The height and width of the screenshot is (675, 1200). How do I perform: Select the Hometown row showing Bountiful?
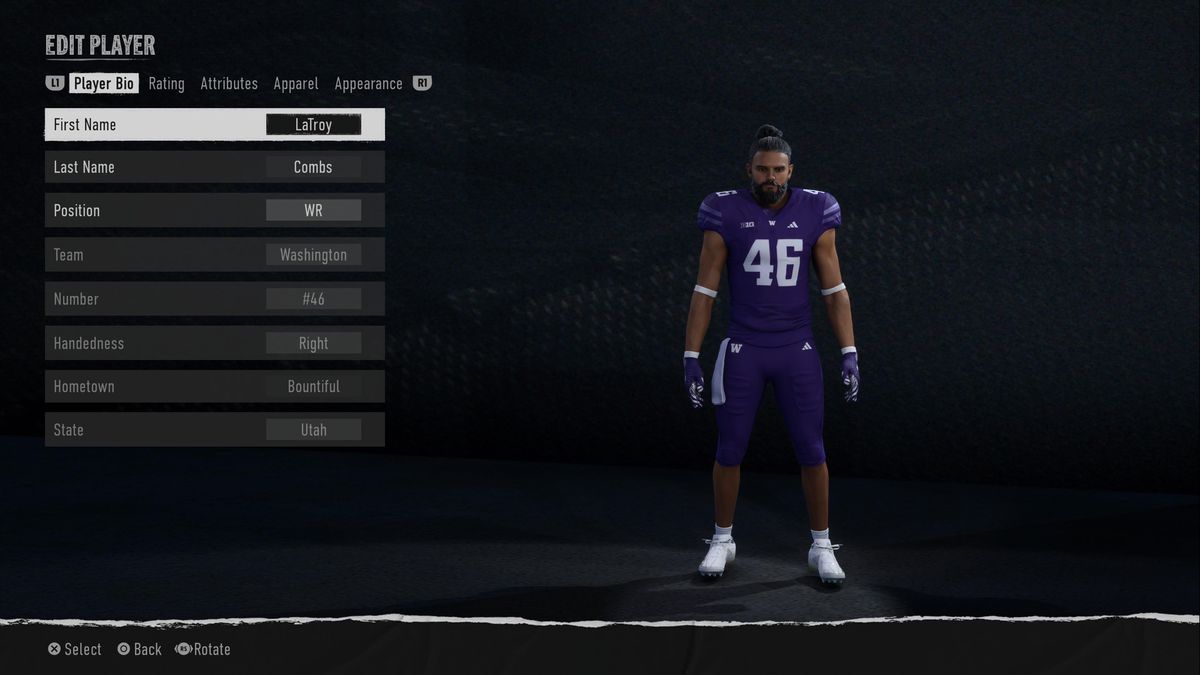pyautogui.click(x=215, y=386)
